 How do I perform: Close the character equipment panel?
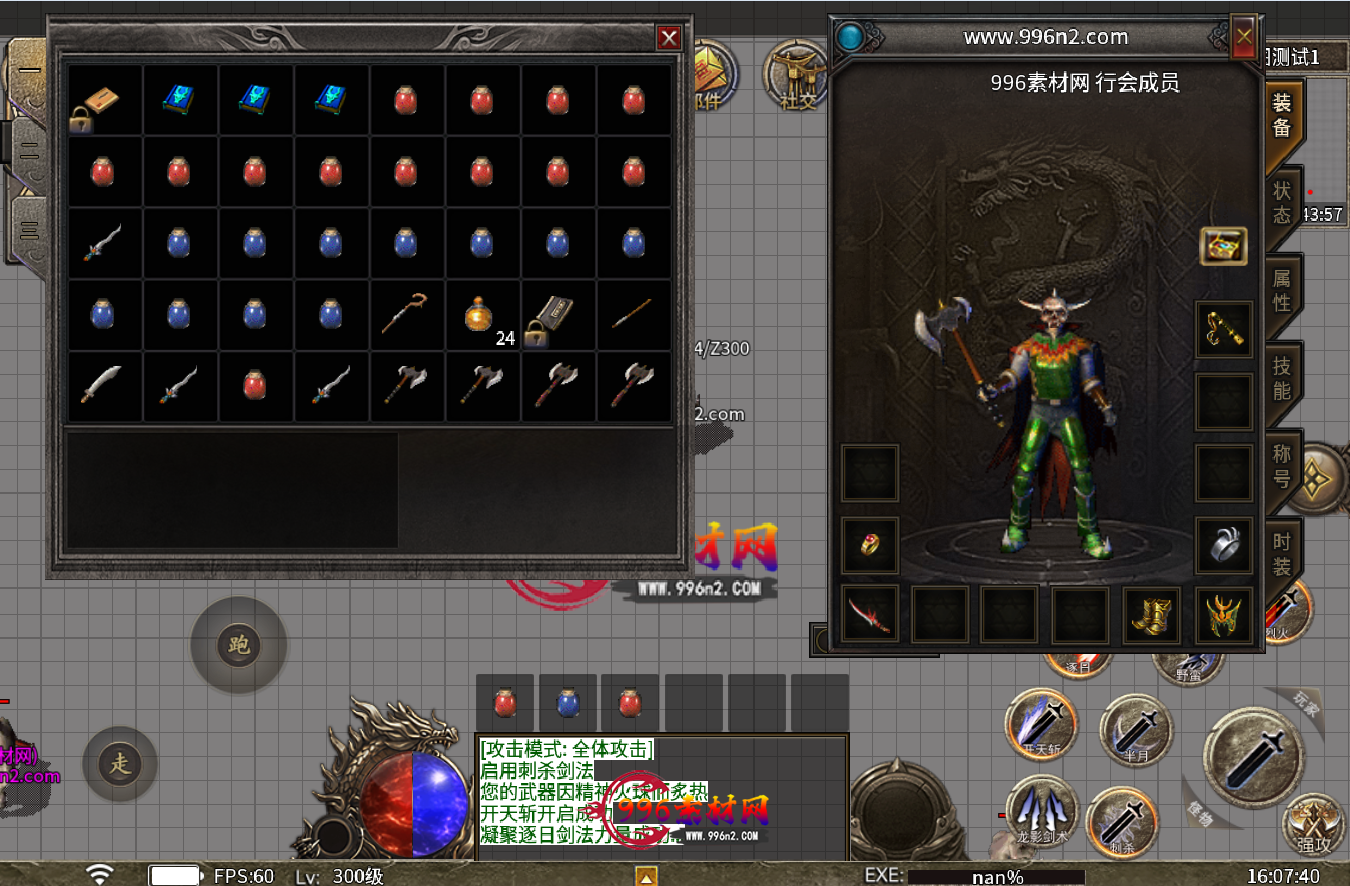(x=1243, y=38)
